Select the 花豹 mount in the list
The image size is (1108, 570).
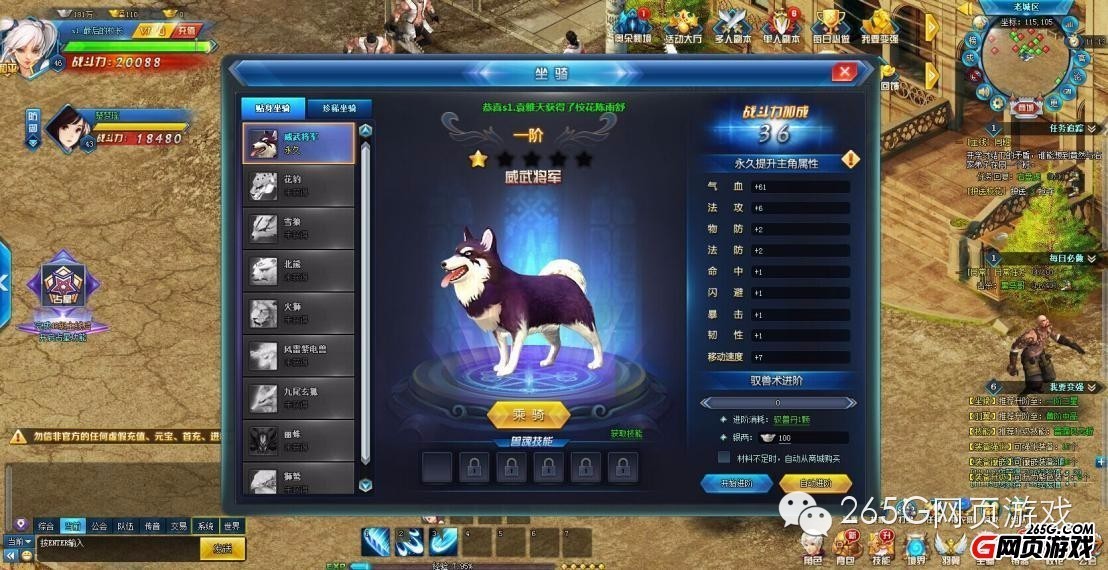300,186
